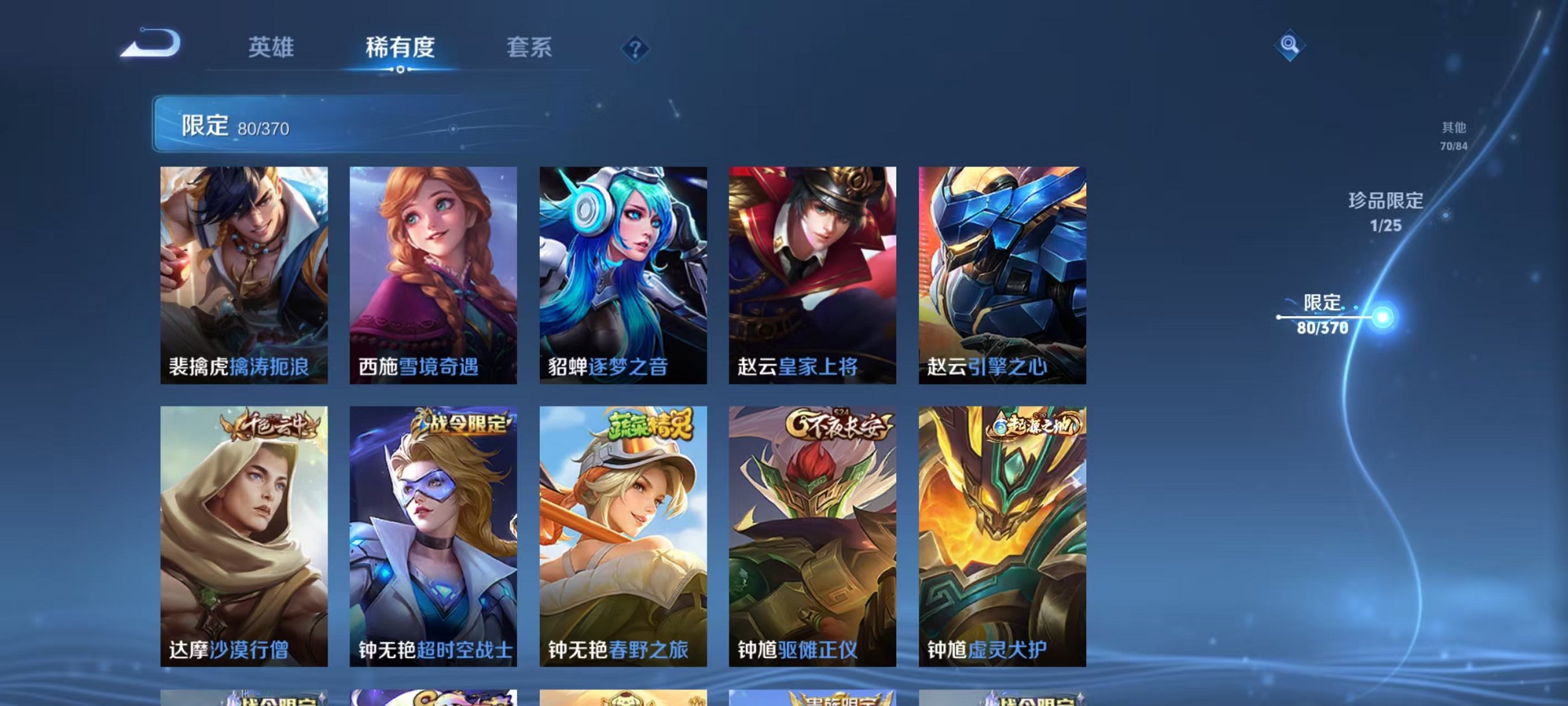1568x706 pixels.
Task: Switch to the 英雄 tab
Action: click(x=272, y=47)
